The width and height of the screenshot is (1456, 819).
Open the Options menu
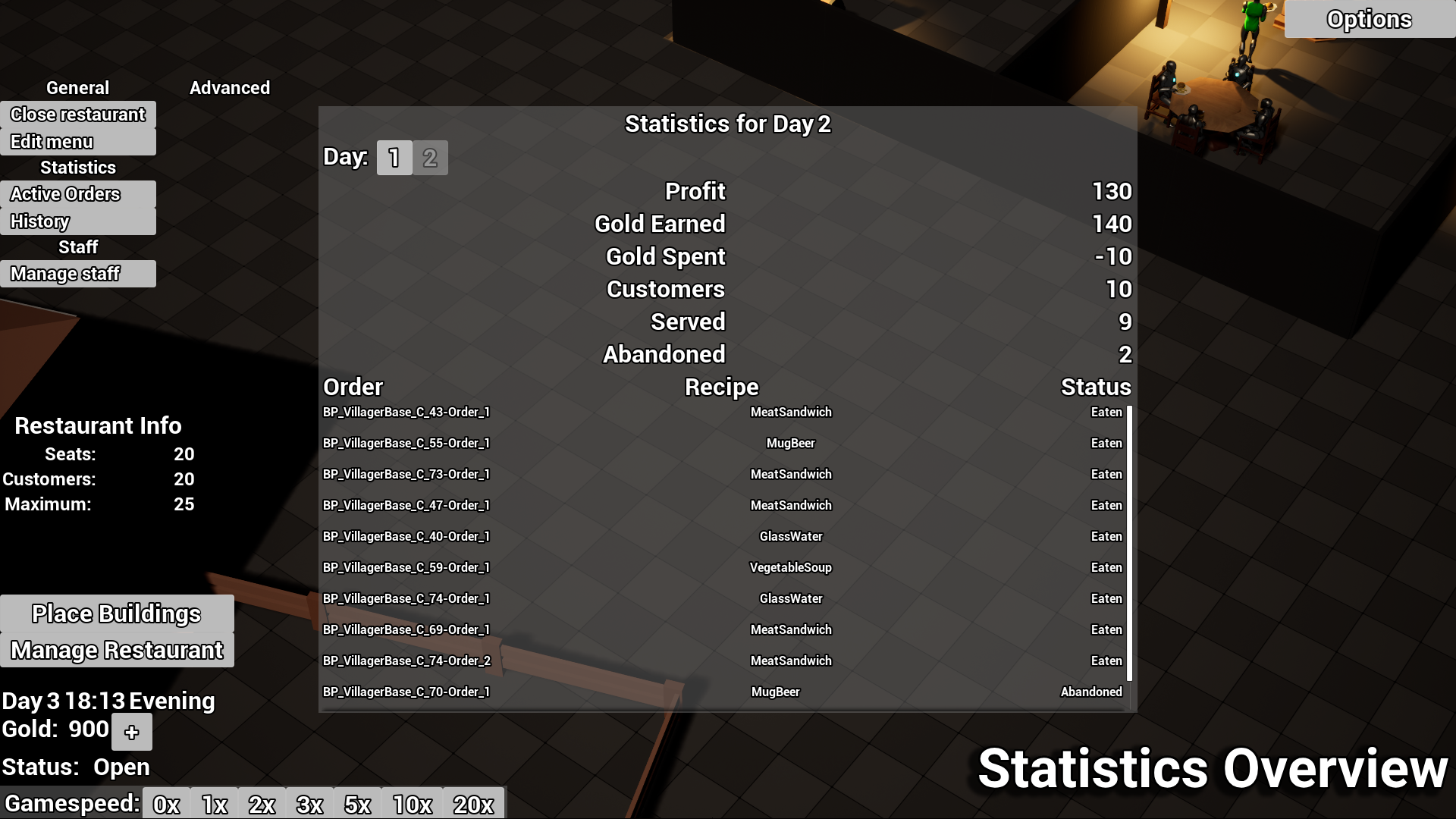pos(1367,20)
